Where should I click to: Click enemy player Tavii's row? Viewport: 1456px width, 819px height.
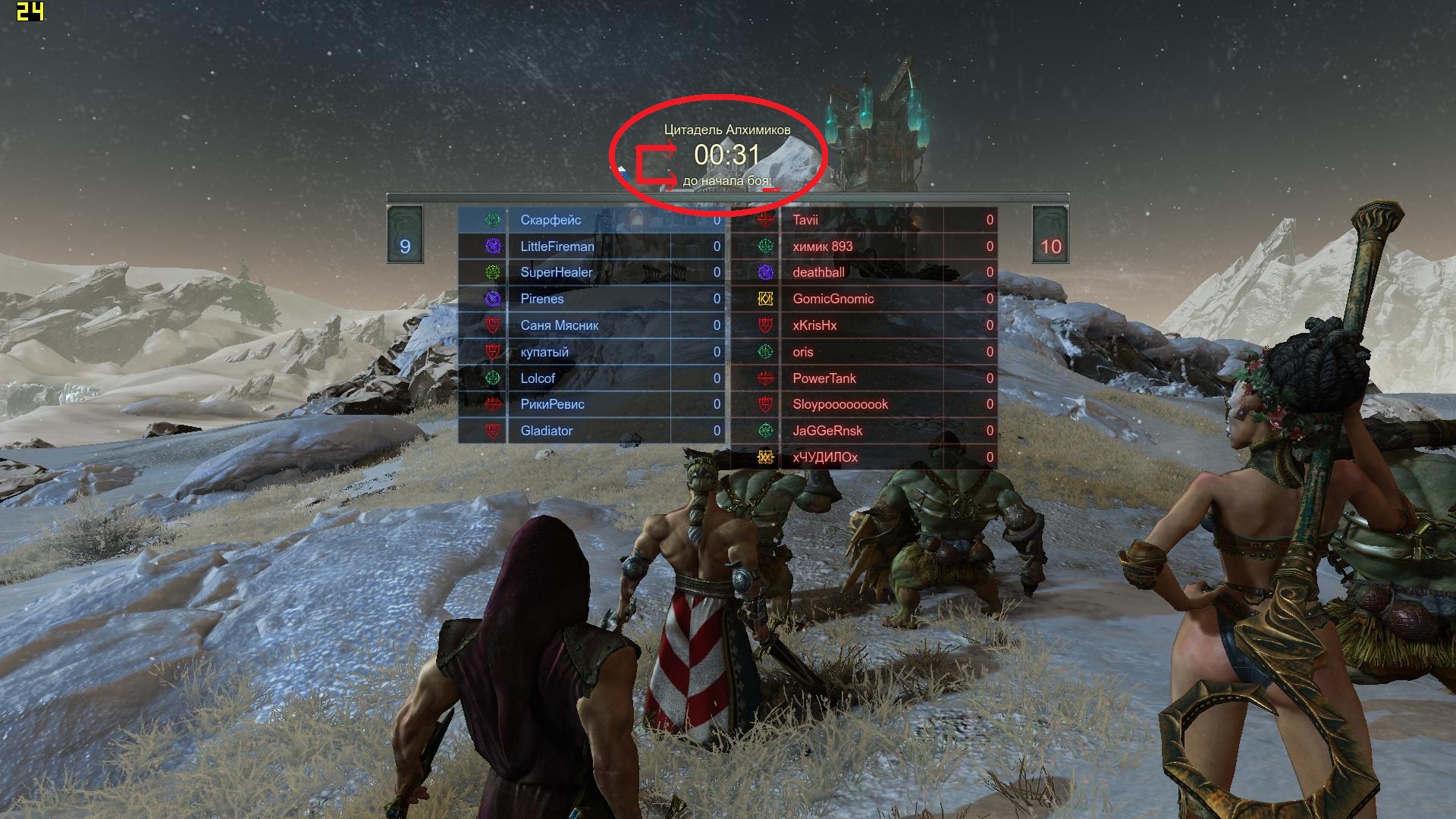(x=805, y=220)
